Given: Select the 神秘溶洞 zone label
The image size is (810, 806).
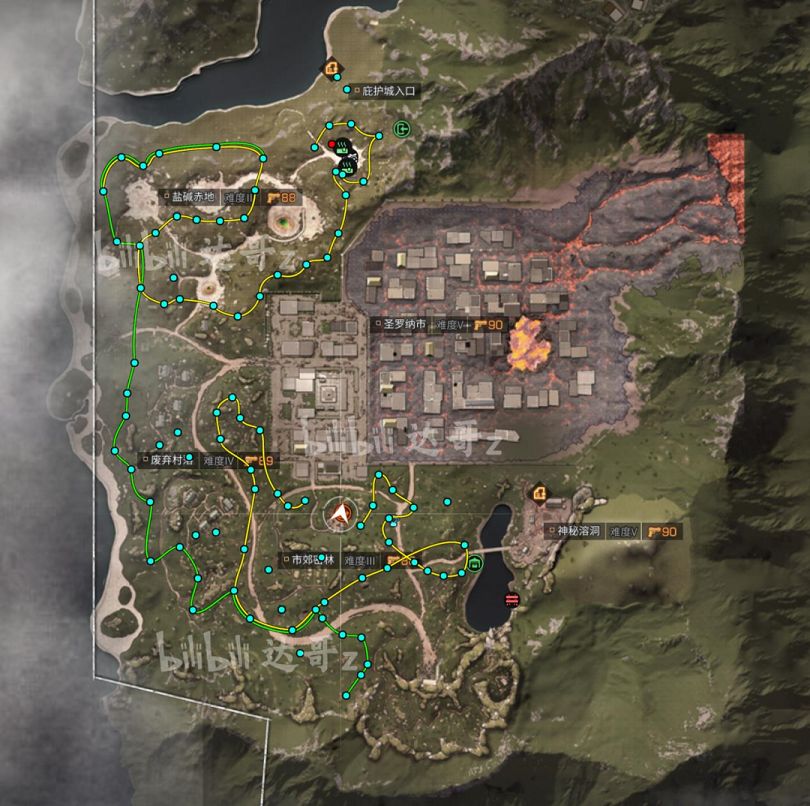Looking at the screenshot, I should coord(576,531).
